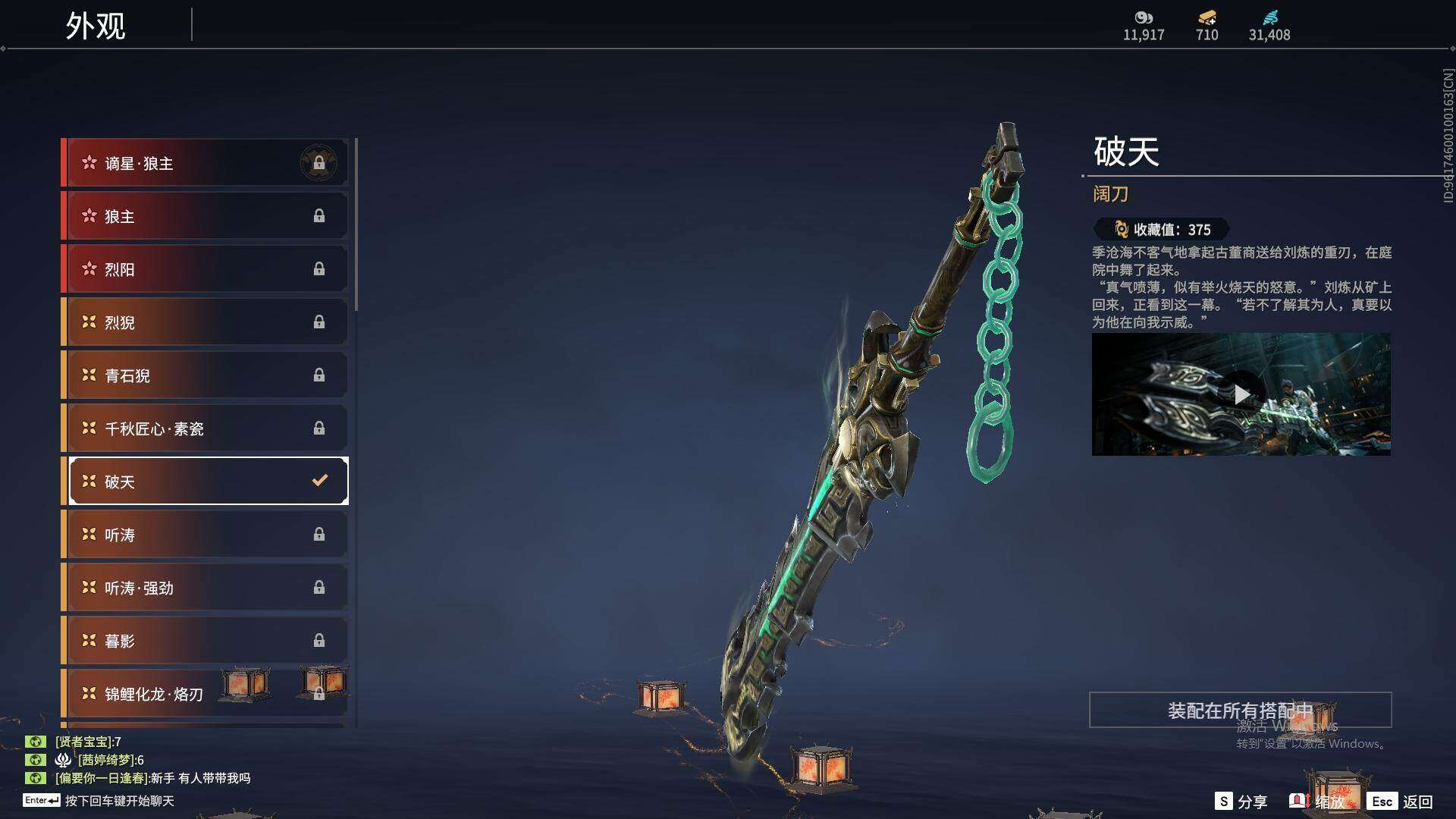Choose the 听涛 skin entry

pos(206,535)
